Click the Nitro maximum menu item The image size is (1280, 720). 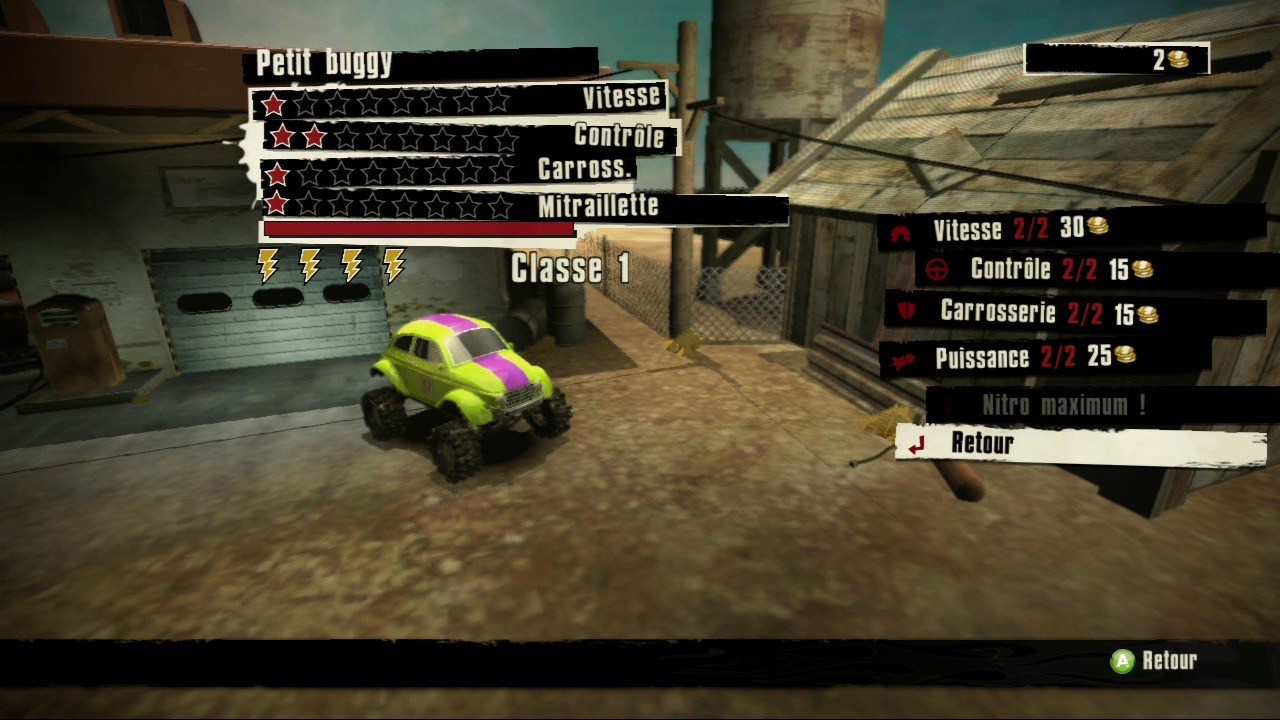[x=1063, y=405]
